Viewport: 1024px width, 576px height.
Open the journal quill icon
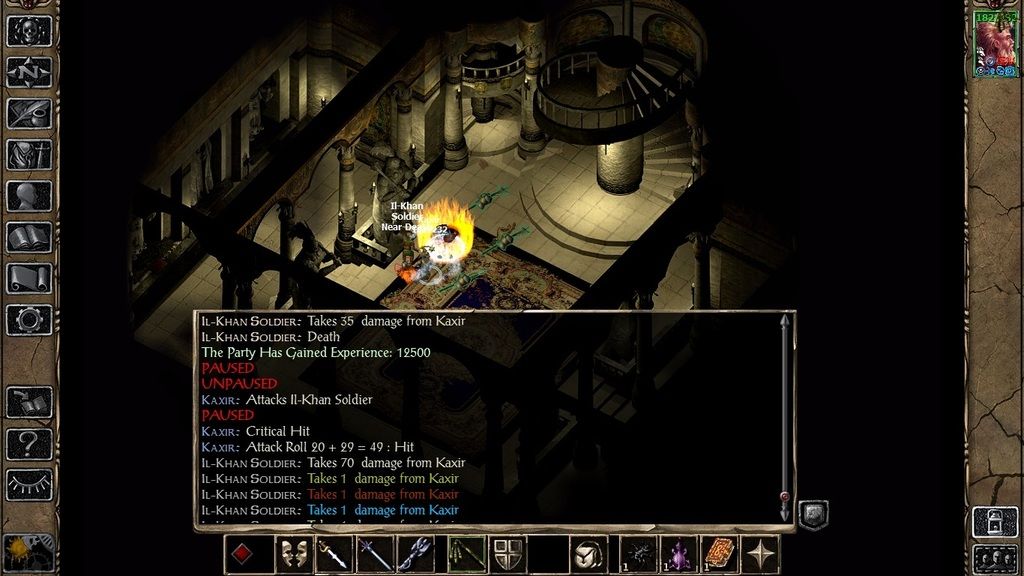point(29,112)
